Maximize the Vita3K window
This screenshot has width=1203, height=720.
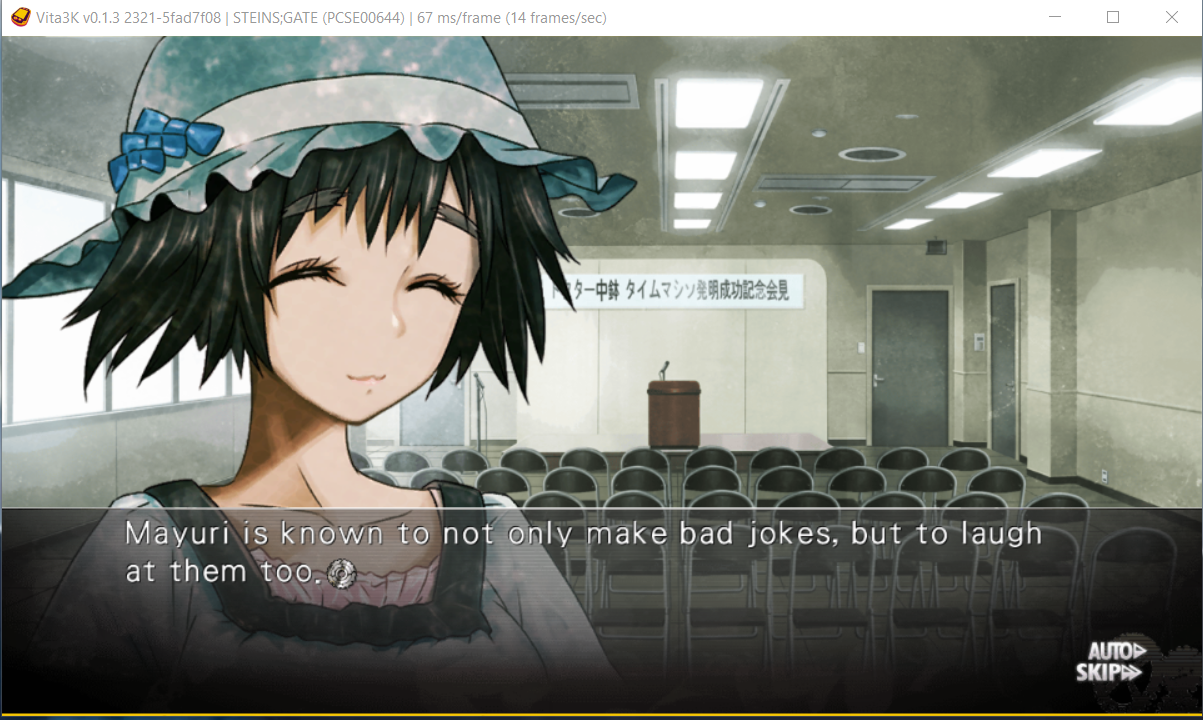[1113, 18]
